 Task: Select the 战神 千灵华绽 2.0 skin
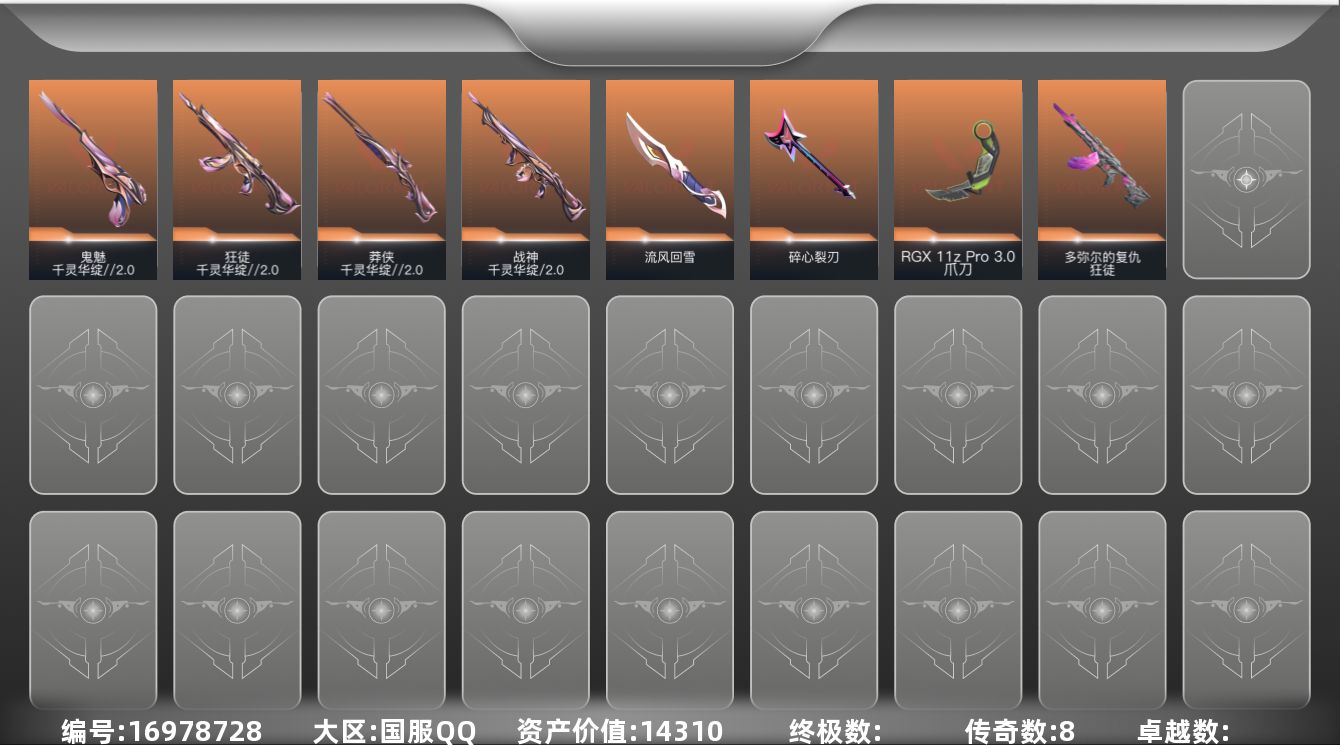(525, 178)
